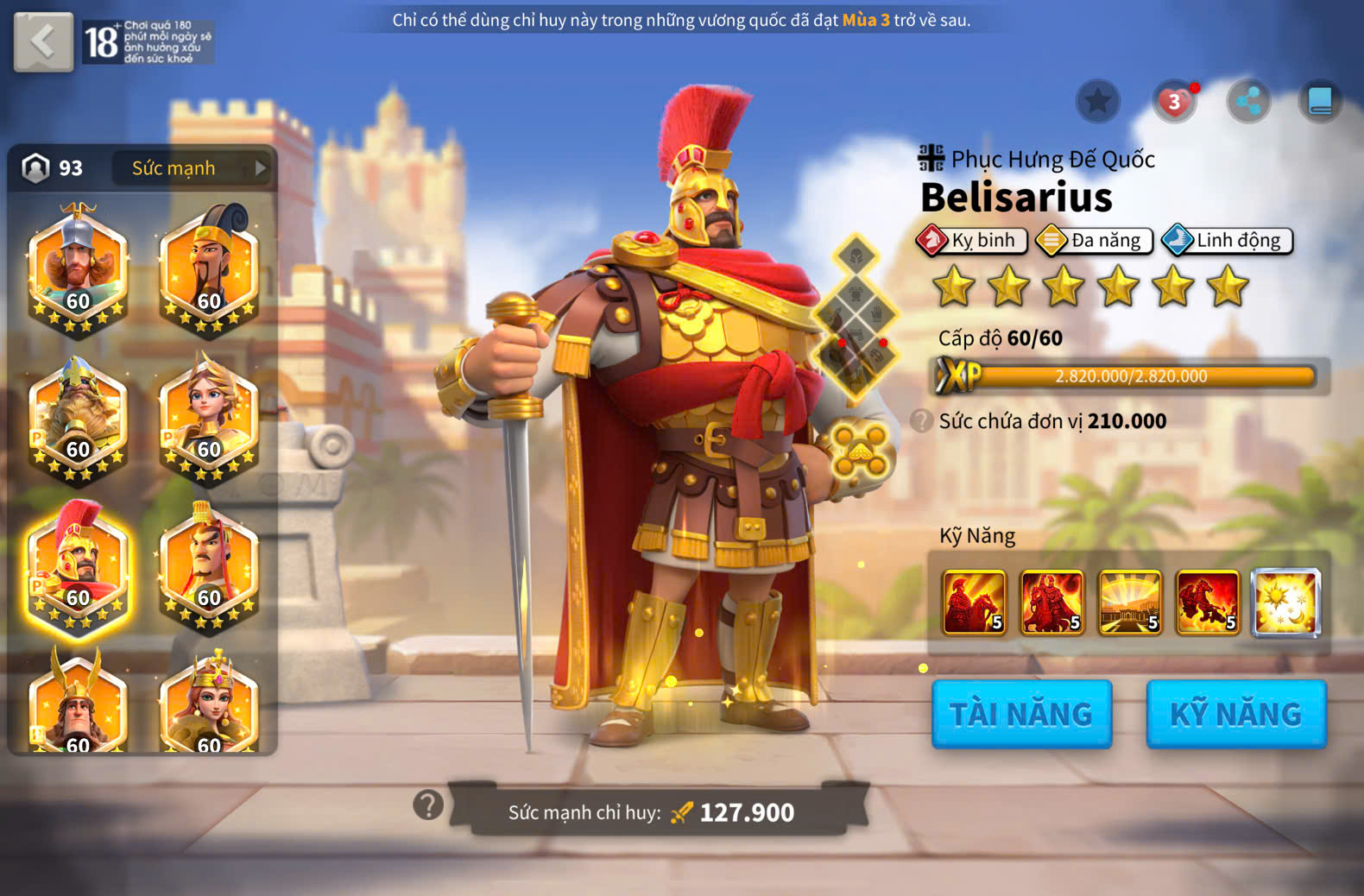Show help for Sức mạnh chỉ huy
Viewport: 1364px width, 896px height.
pyautogui.click(x=428, y=805)
